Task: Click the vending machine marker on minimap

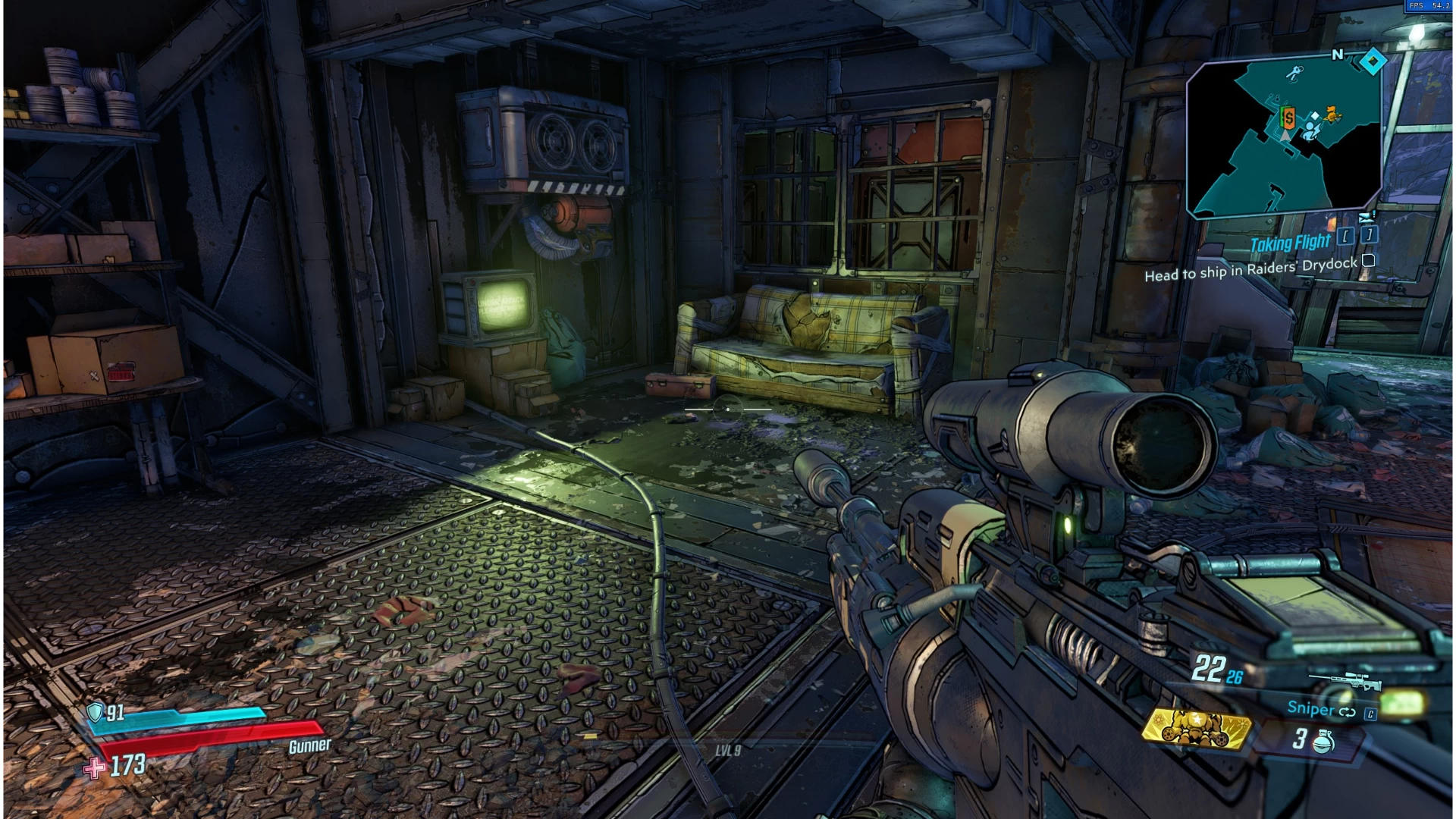Action: (x=1288, y=117)
